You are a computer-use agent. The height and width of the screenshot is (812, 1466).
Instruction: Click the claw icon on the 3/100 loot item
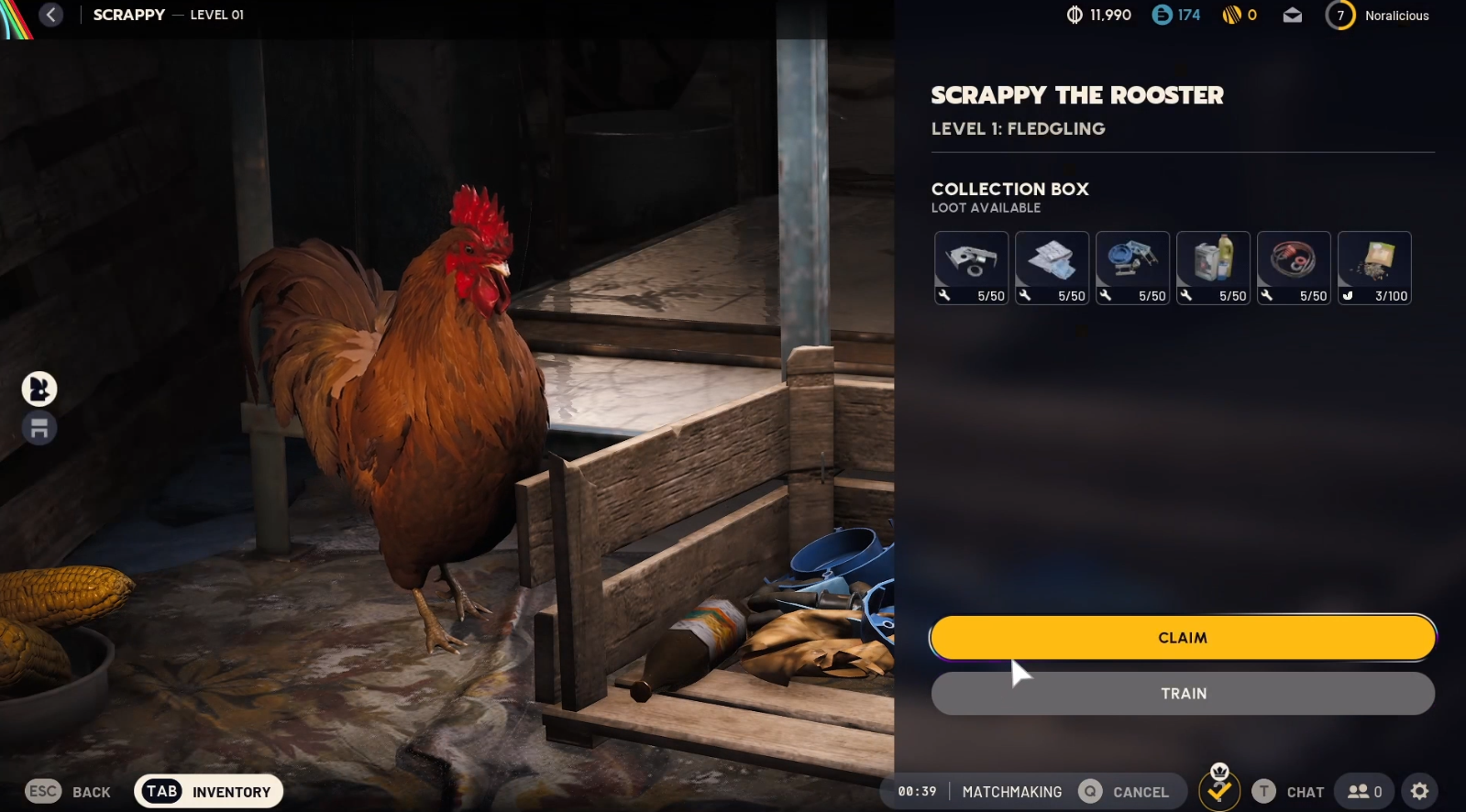coord(1348,295)
